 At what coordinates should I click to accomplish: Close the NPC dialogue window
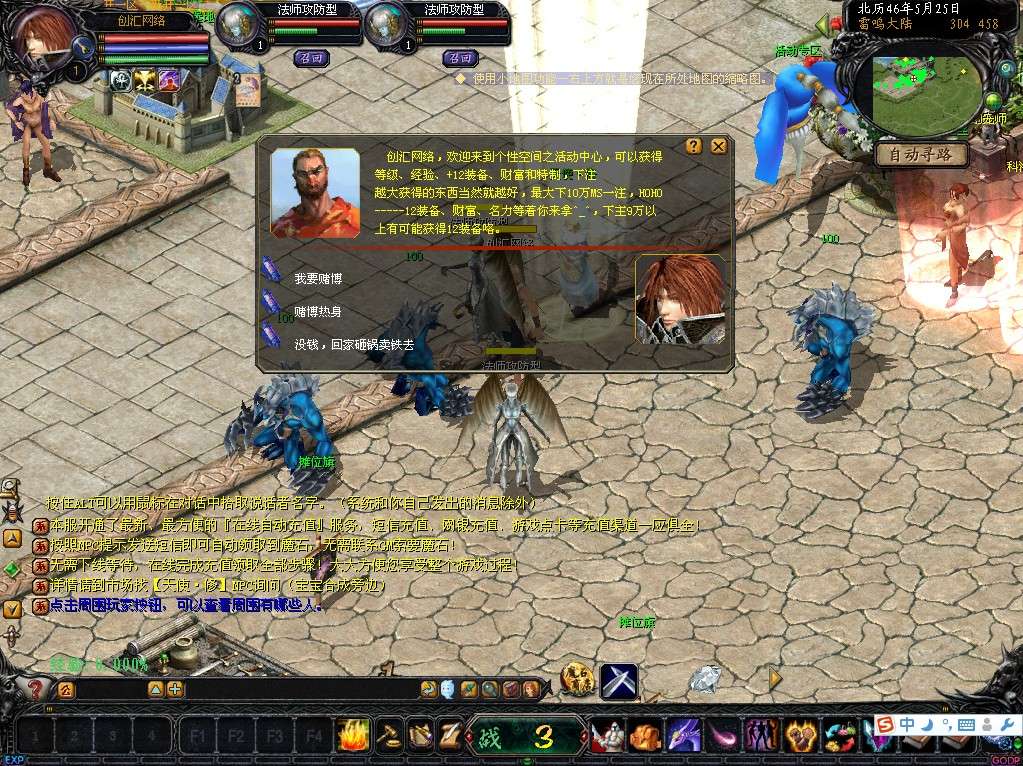pos(718,146)
